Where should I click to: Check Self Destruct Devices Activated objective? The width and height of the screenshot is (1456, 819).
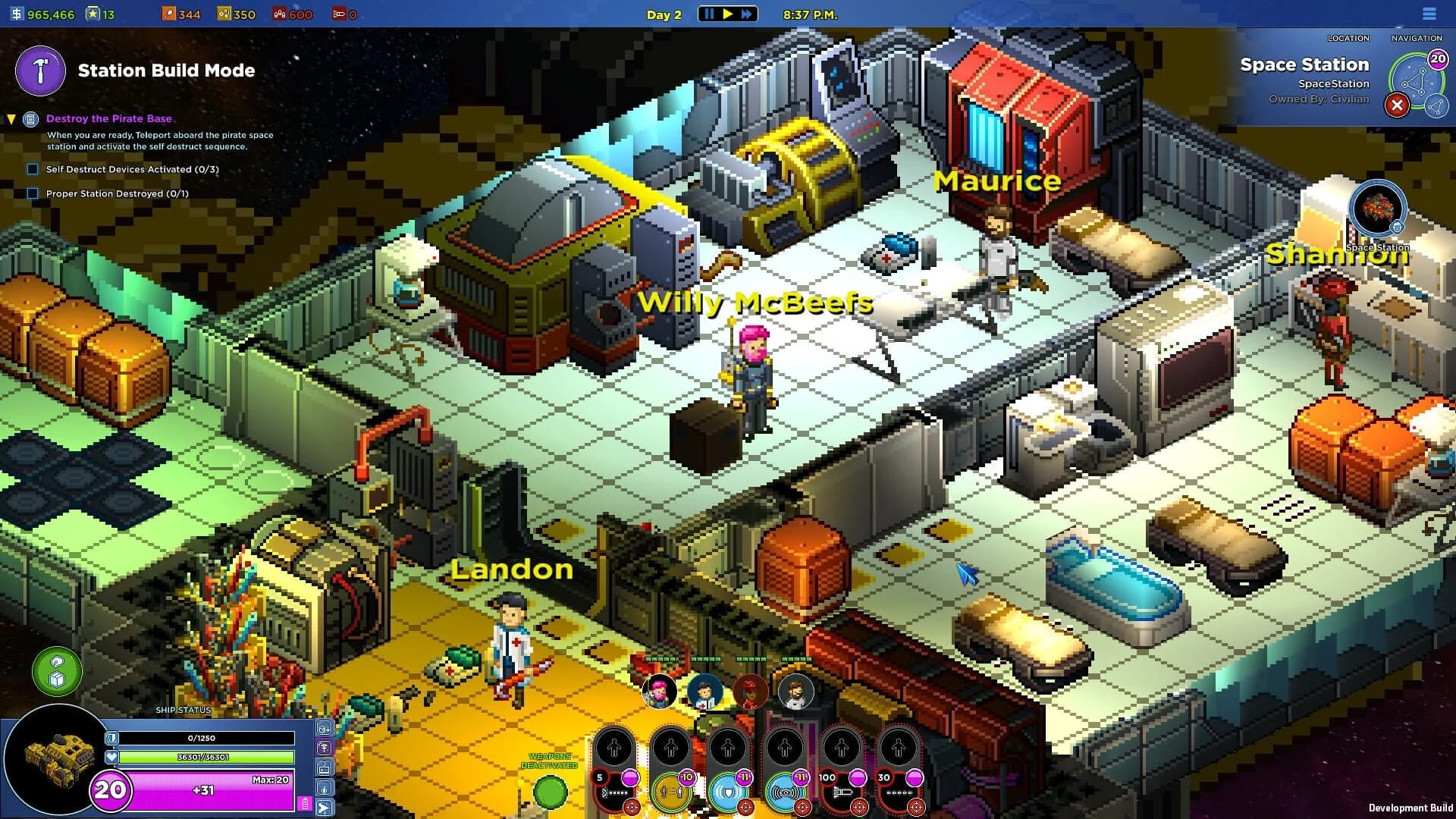(x=32, y=169)
